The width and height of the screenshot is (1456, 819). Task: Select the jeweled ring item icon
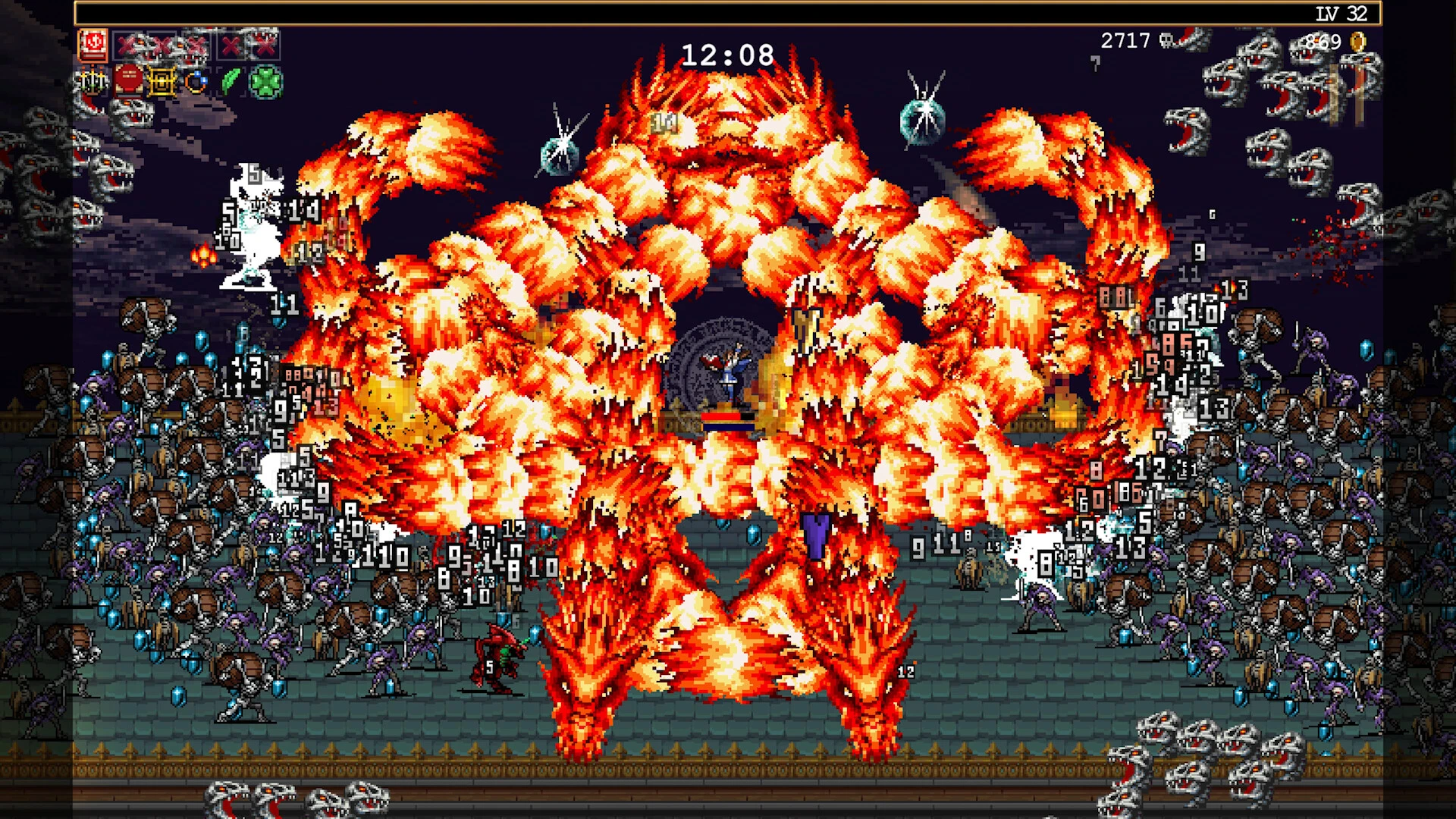tap(196, 83)
